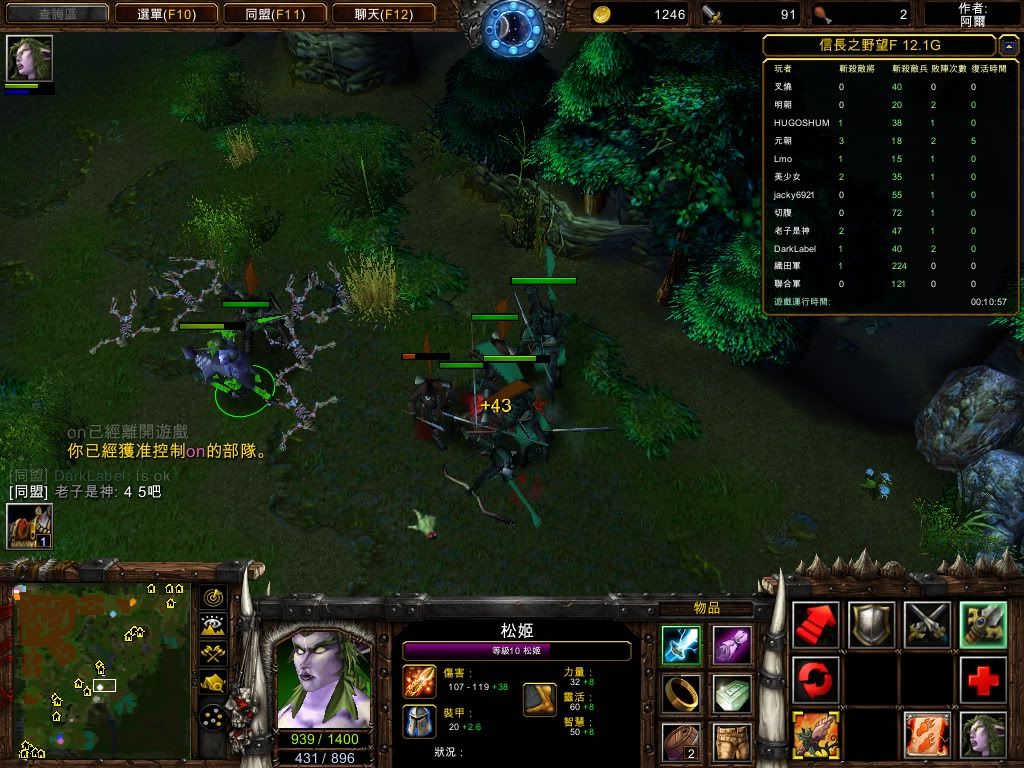Open hero skills with the red cross button
Image resolution: width=1024 pixels, height=768 pixels.
pos(984,681)
